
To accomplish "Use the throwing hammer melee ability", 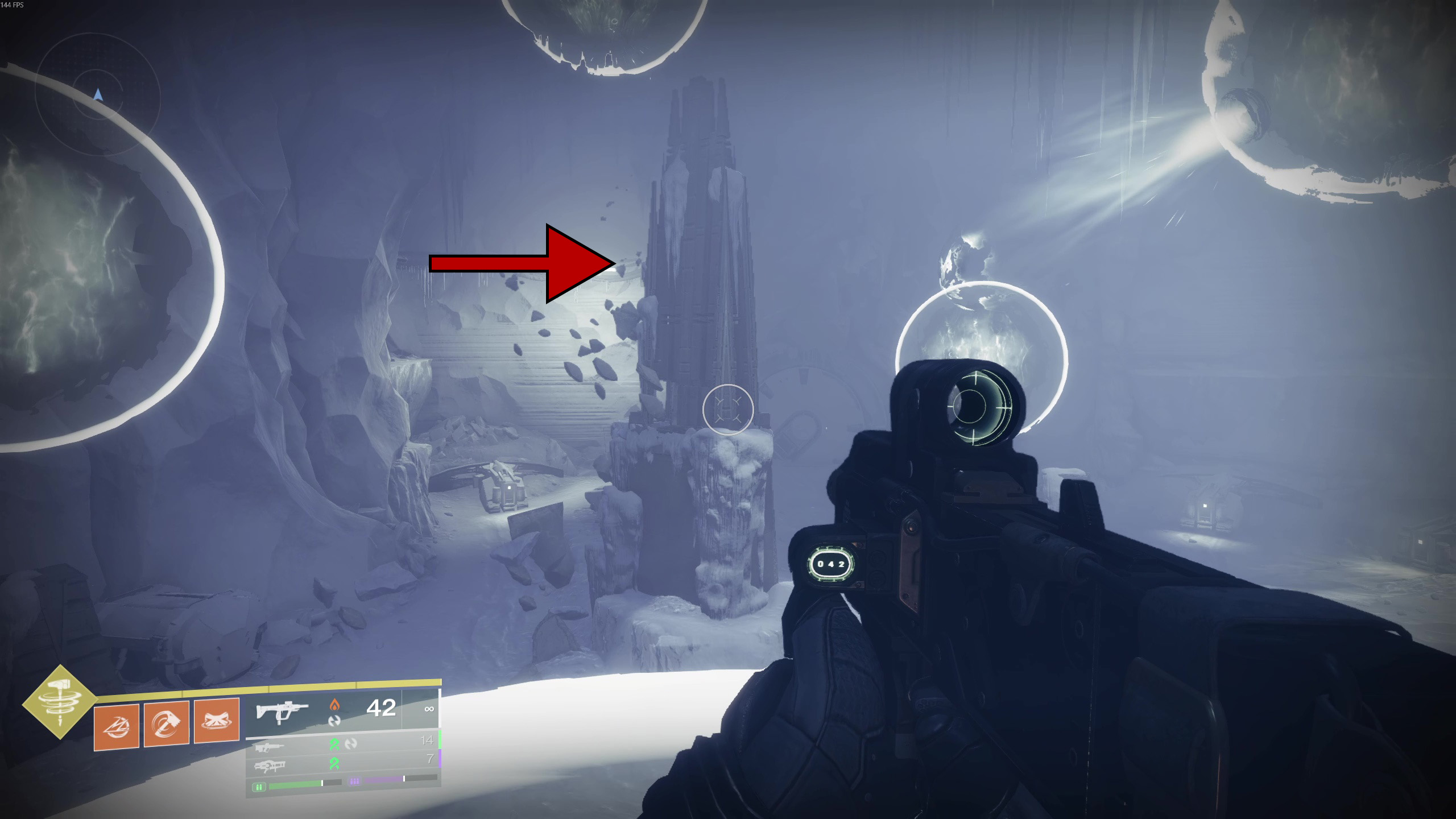I will tap(166, 723).
